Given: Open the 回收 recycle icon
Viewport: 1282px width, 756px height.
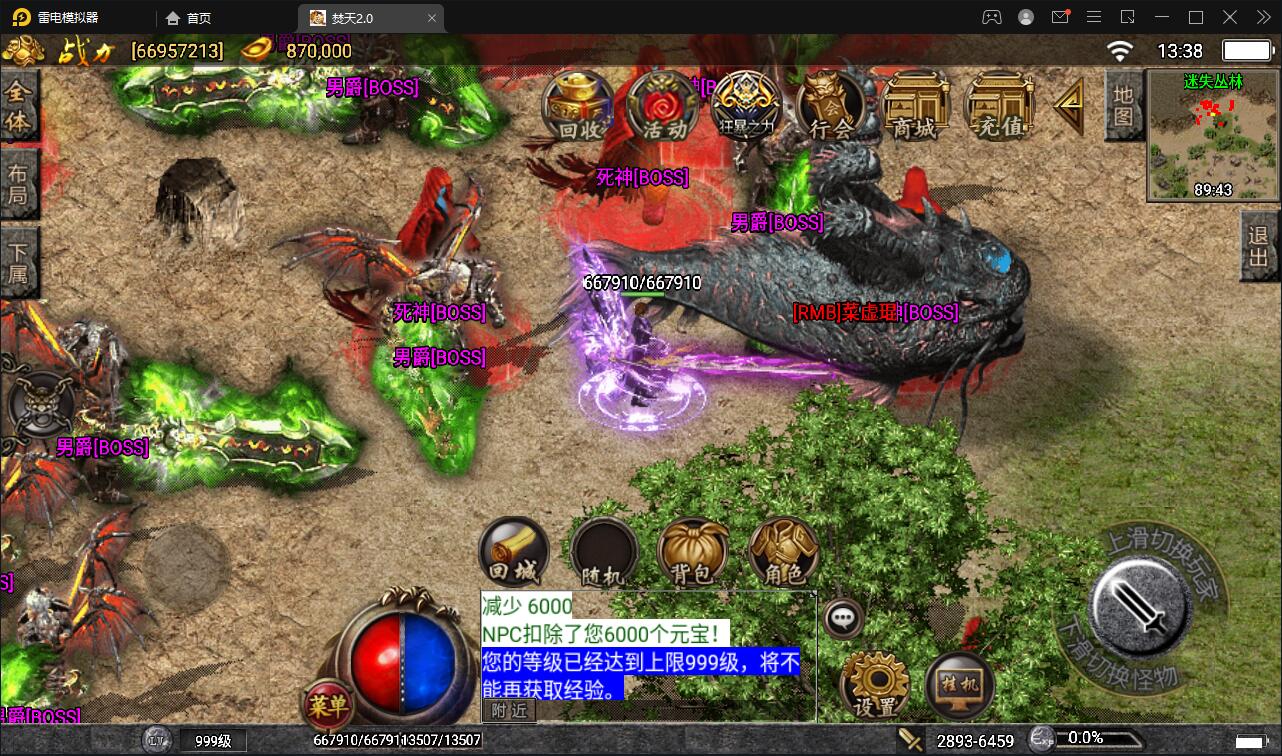Looking at the screenshot, I should point(577,107).
